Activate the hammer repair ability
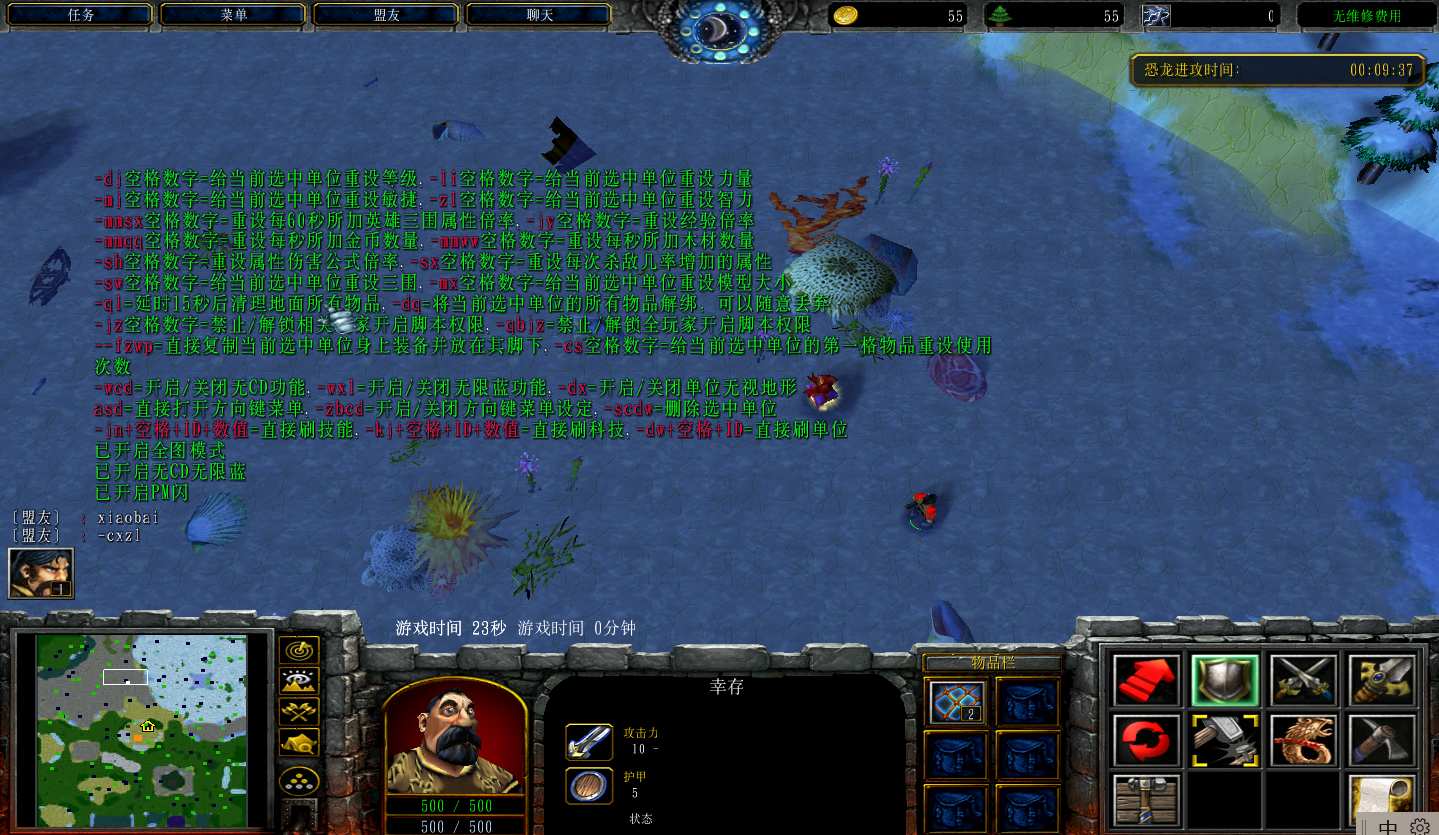 [x=1225, y=740]
